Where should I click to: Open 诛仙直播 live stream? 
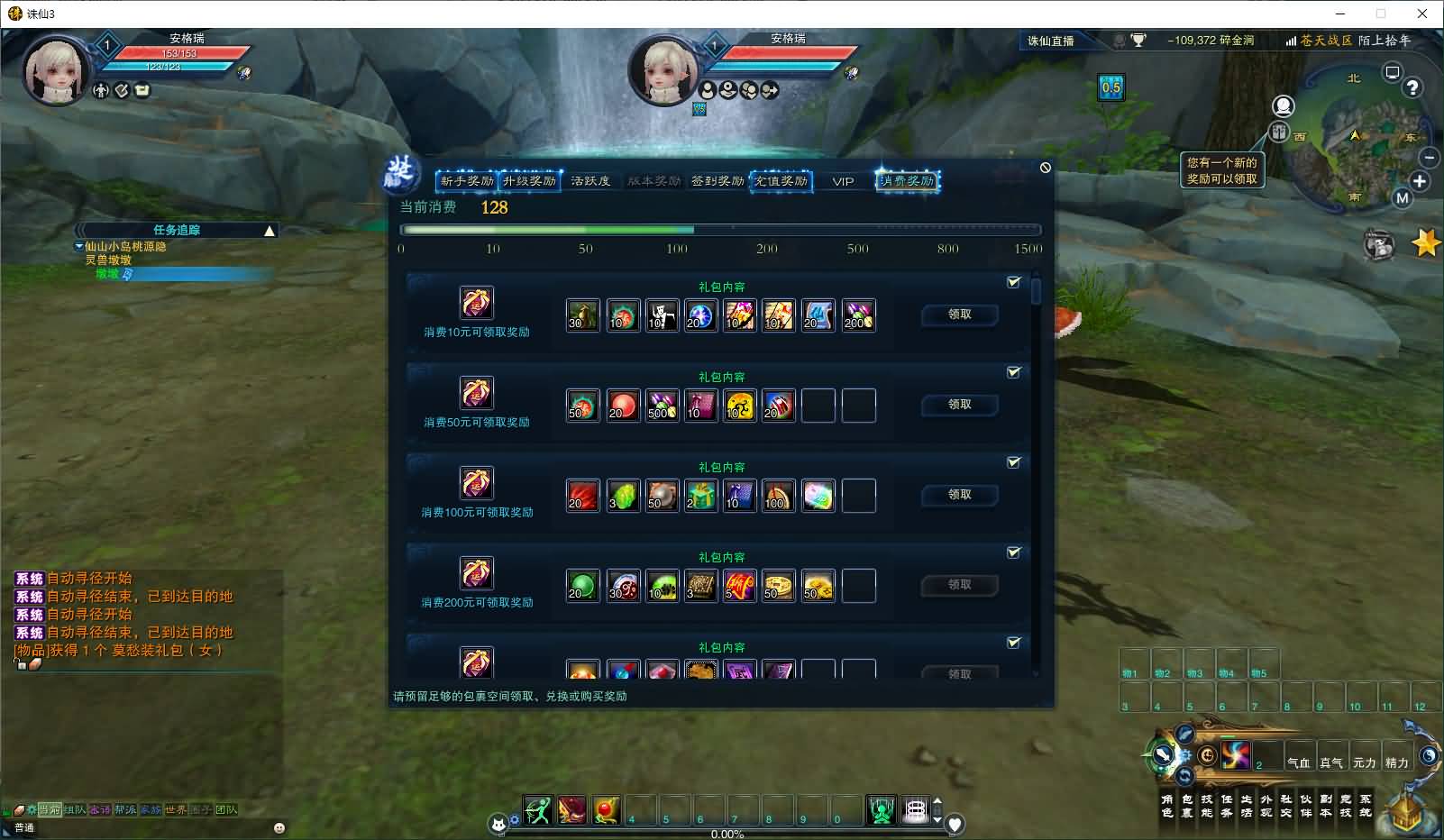click(x=1051, y=41)
